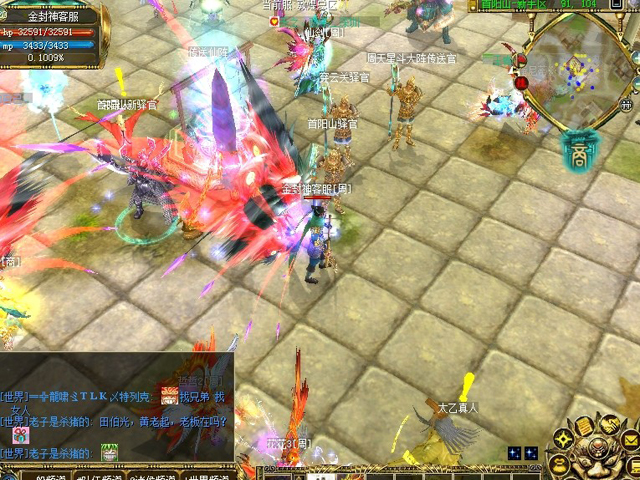Click the small 帮 button by minimap
The image size is (640, 480).
pyautogui.click(x=627, y=103)
